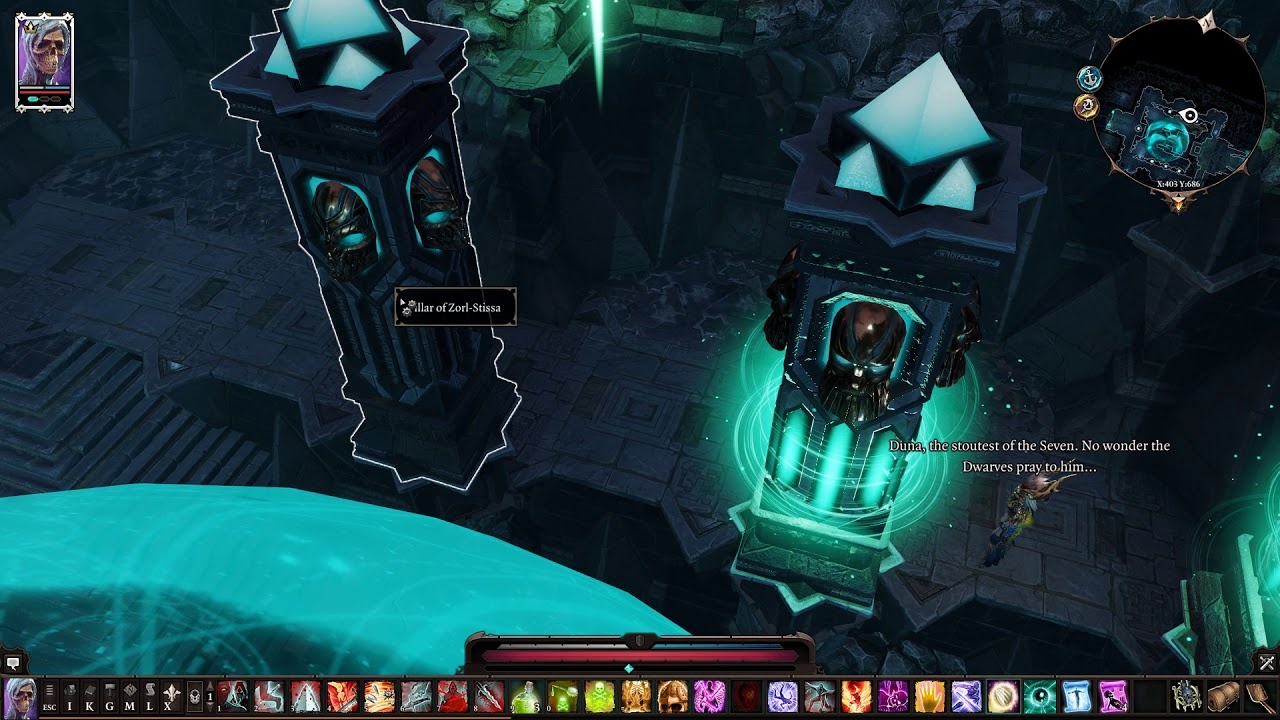This screenshot has width=1280, height=720.
Task: Open the map with the M button
Action: click(129, 696)
